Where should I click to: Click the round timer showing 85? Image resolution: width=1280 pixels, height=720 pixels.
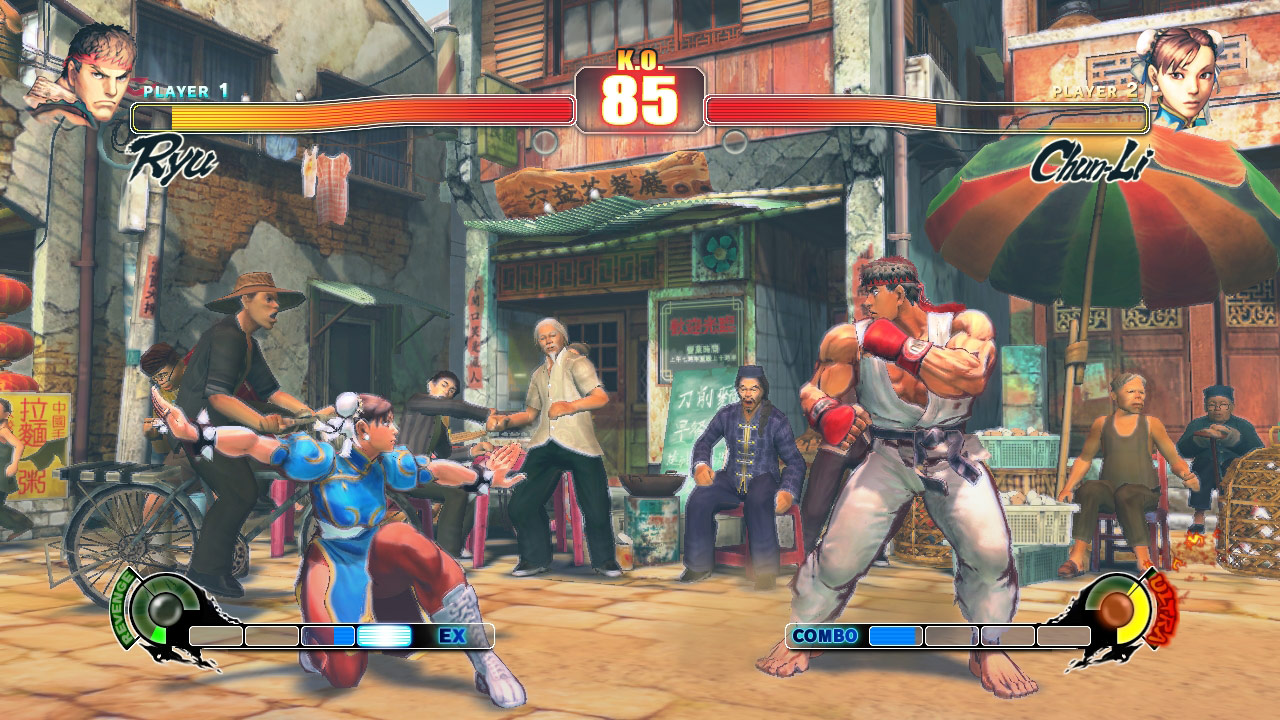tap(640, 102)
